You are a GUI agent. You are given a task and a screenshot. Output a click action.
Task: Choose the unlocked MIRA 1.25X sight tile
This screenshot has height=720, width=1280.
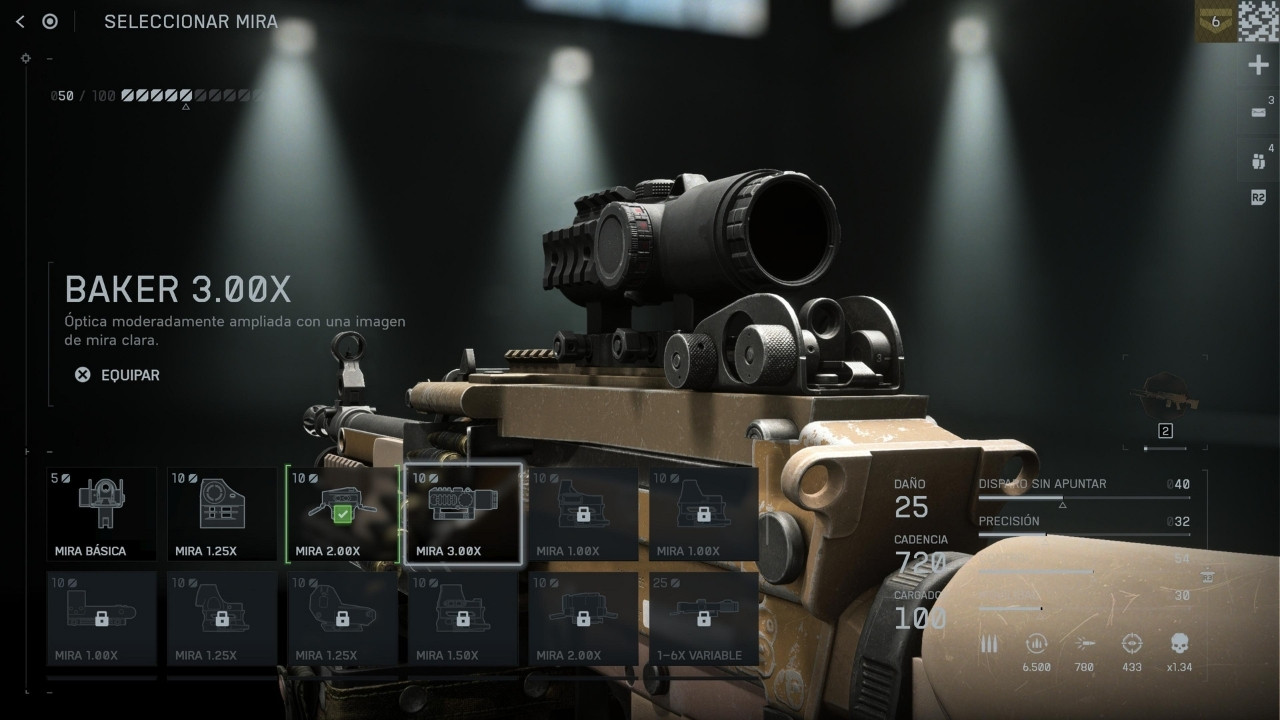222,514
